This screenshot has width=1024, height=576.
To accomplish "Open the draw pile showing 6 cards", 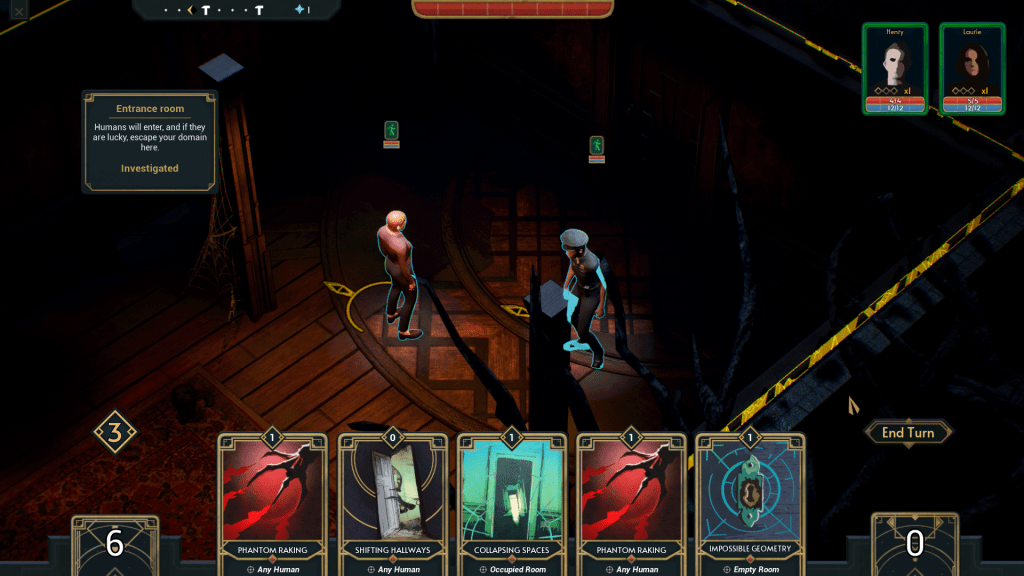I will click(114, 544).
